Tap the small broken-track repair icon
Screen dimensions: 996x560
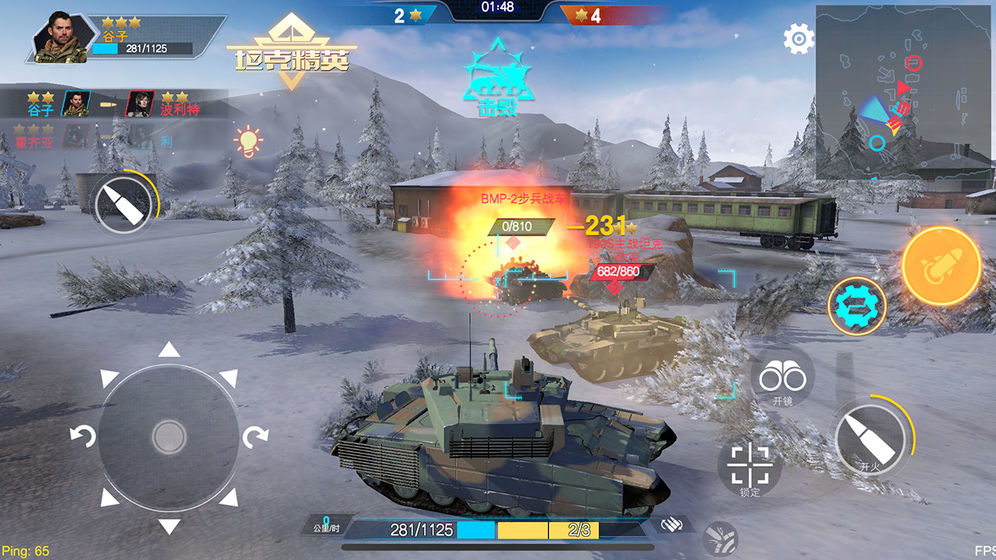click(x=718, y=541)
